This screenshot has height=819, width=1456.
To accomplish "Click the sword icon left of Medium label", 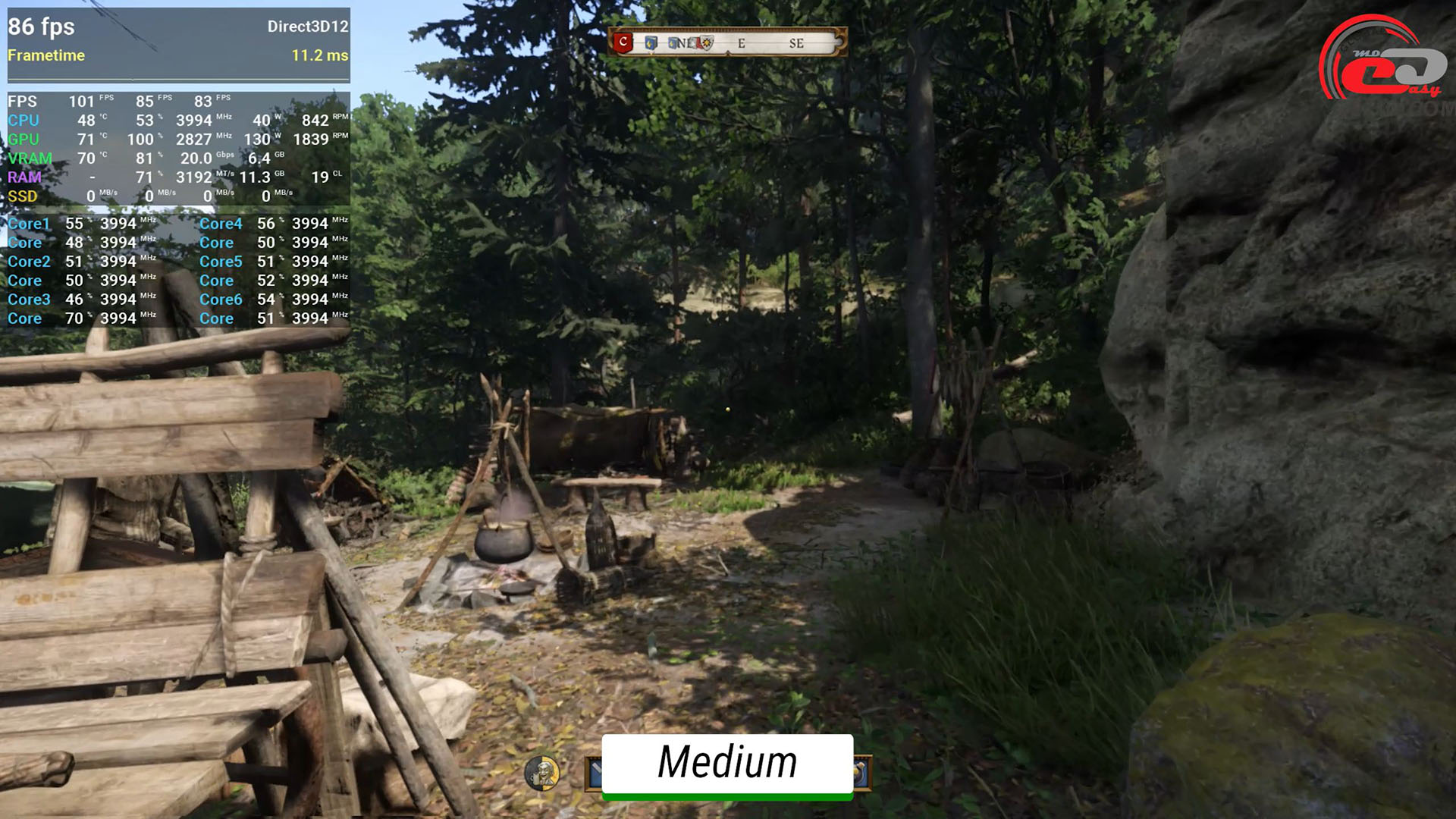I will (x=595, y=773).
